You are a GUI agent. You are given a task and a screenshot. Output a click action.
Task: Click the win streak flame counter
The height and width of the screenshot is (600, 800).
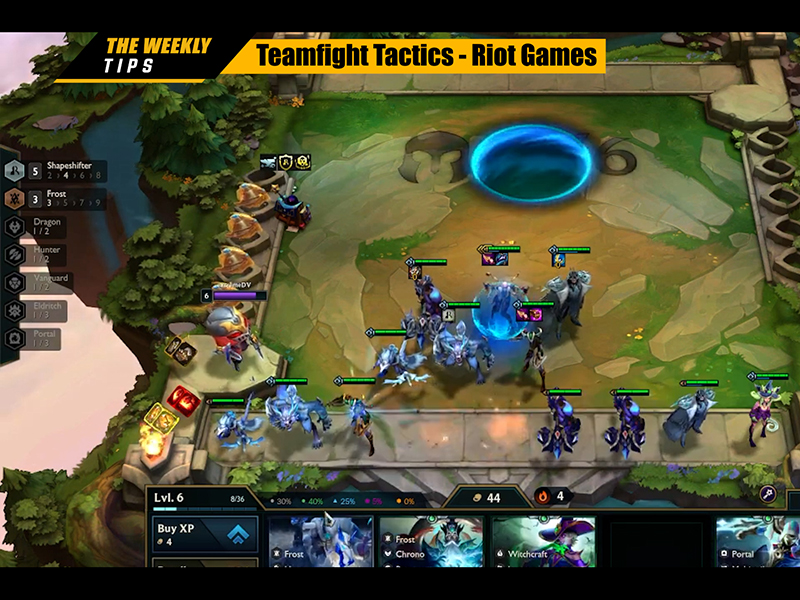pyautogui.click(x=551, y=495)
